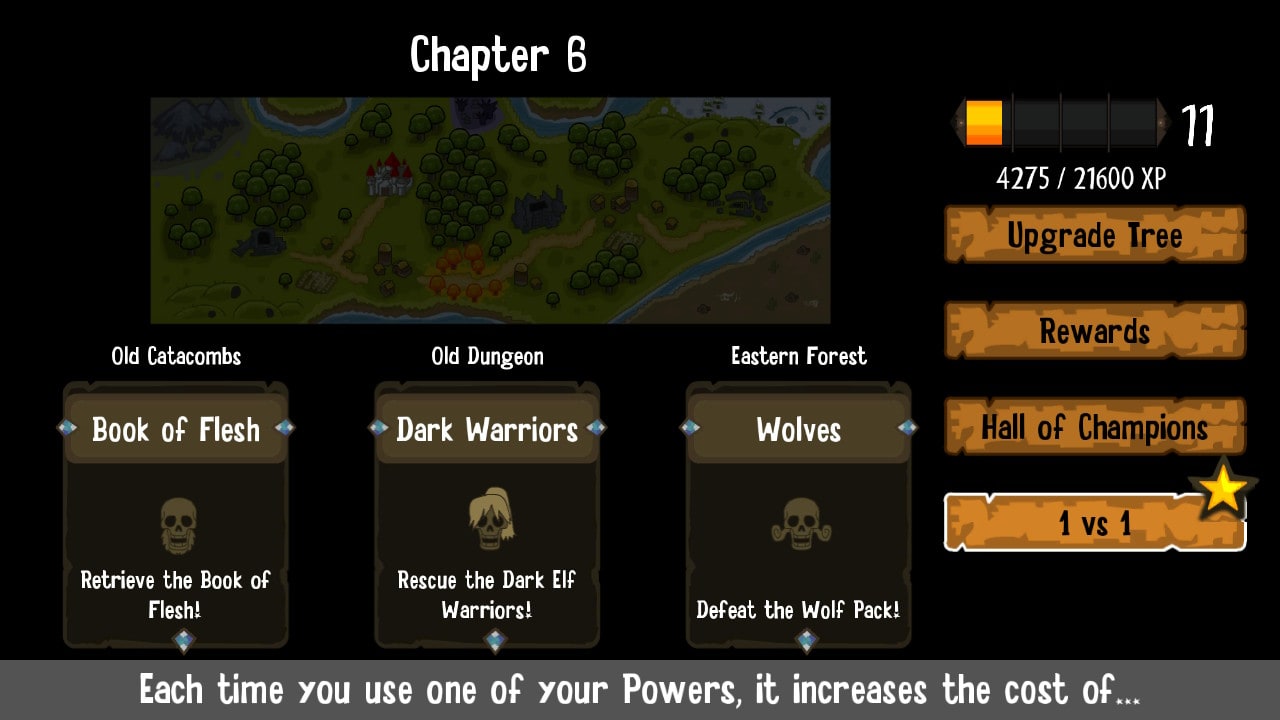Image resolution: width=1280 pixels, height=720 pixels.
Task: Click the right diamond arrow beside Wolves
Action: [x=909, y=427]
